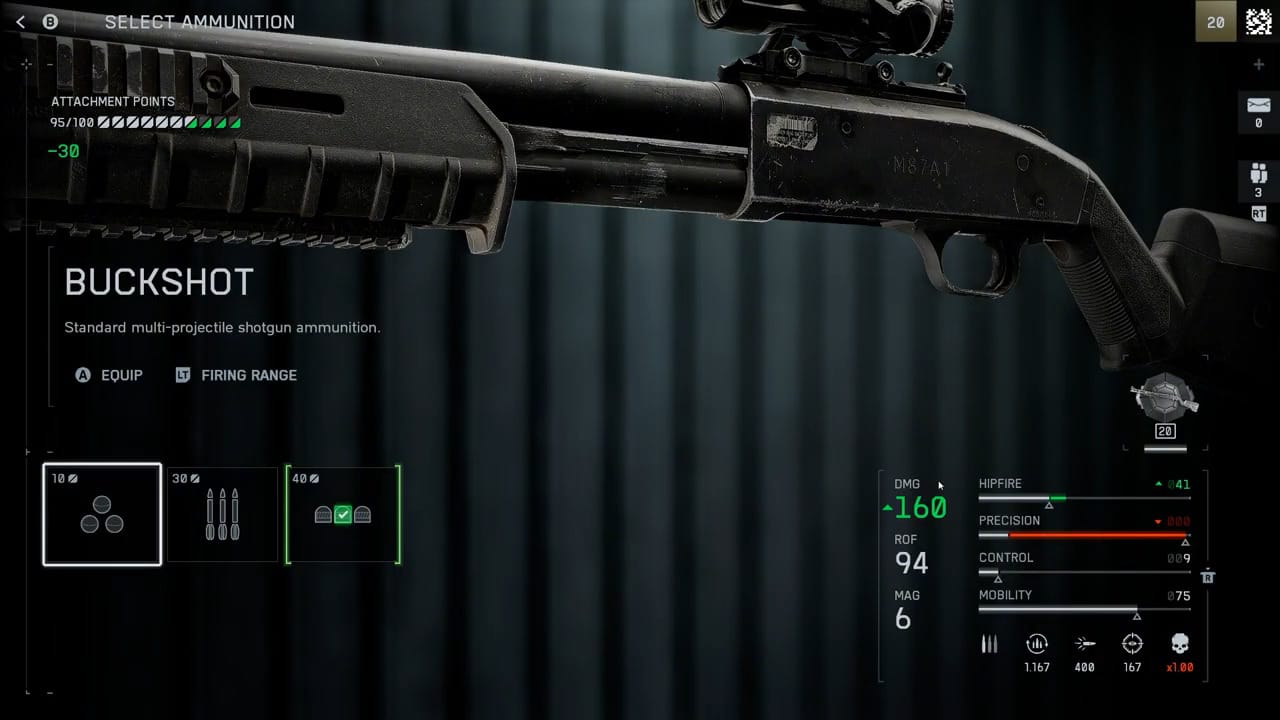Choose the 30-point flechette ammo tile
This screenshot has height=720, width=1280.
(x=222, y=514)
